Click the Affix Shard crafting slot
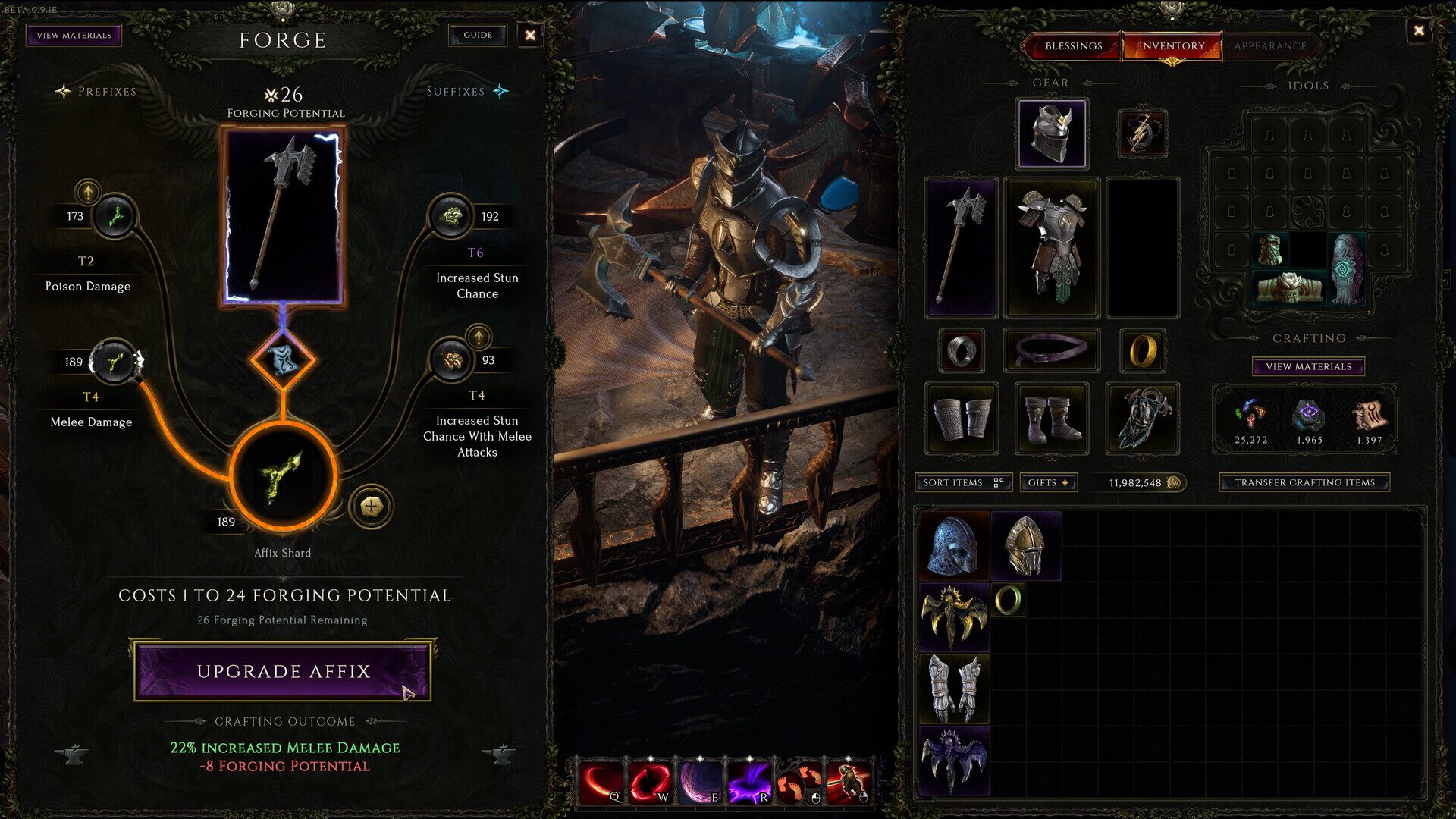This screenshot has height=819, width=1456. (x=283, y=476)
